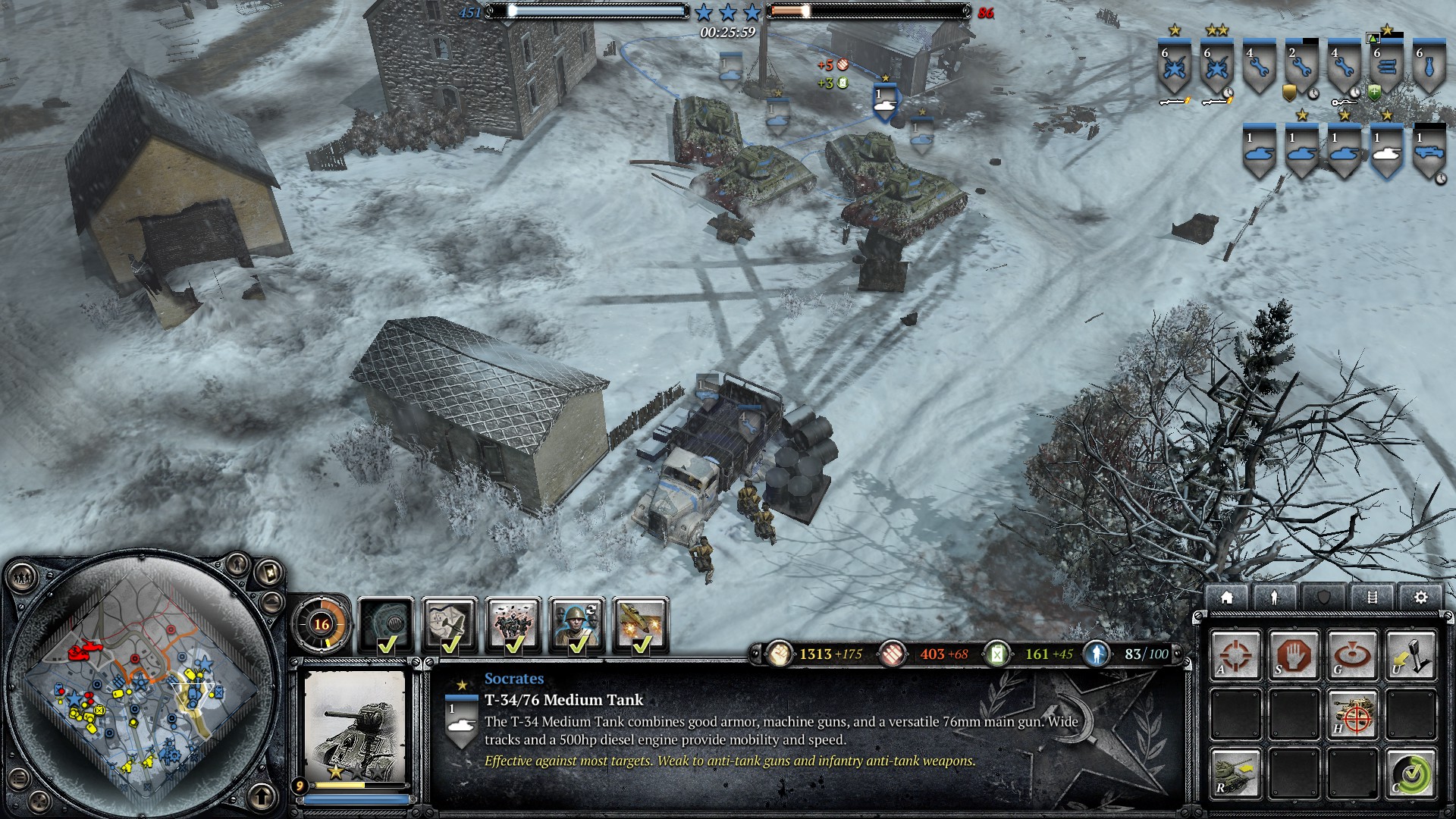This screenshot has height=819, width=1456.
Task: Toggle the gear-shift hold position command
Action: 1411,655
